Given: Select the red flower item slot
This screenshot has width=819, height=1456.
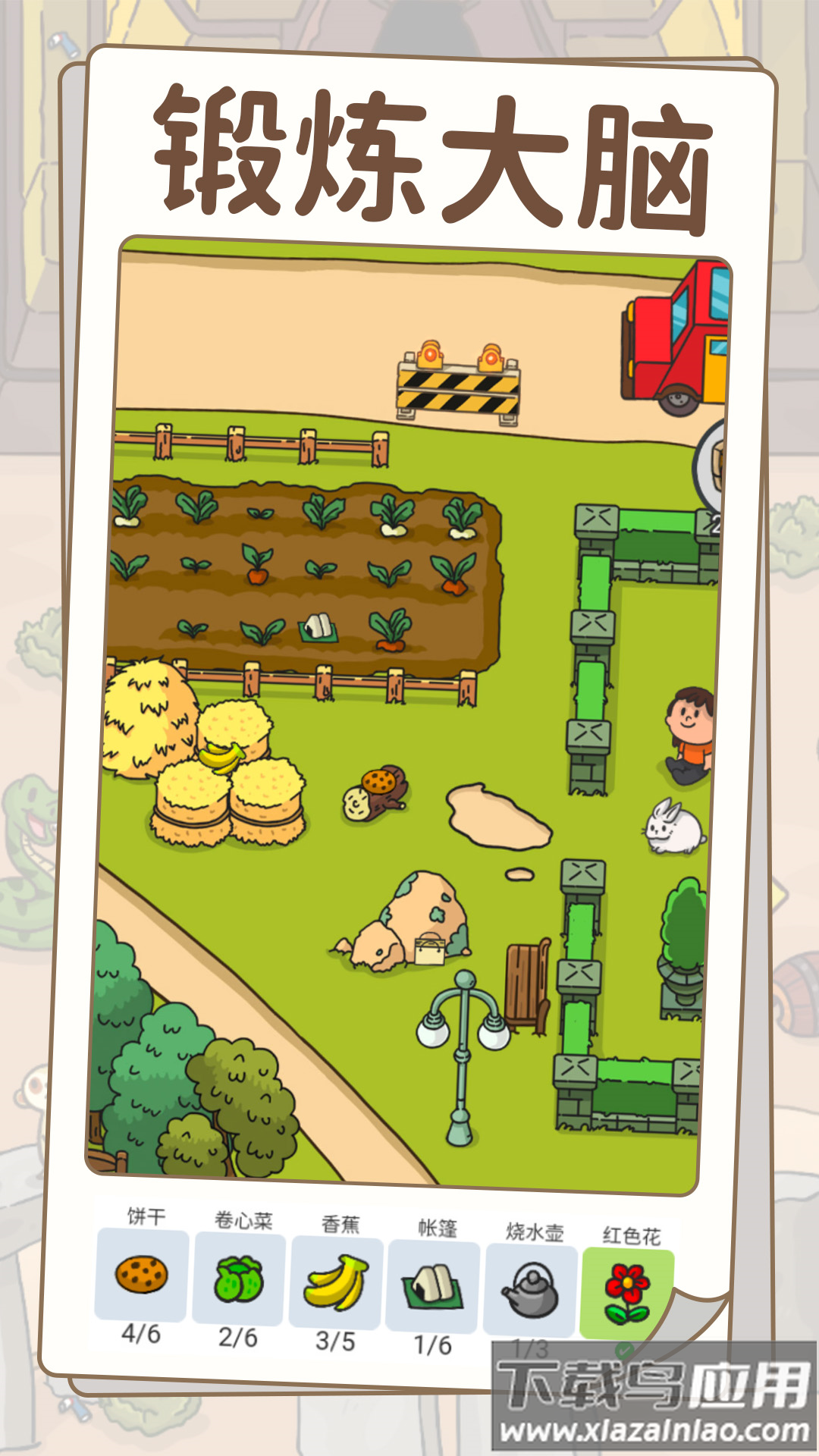Looking at the screenshot, I should point(626,1294).
